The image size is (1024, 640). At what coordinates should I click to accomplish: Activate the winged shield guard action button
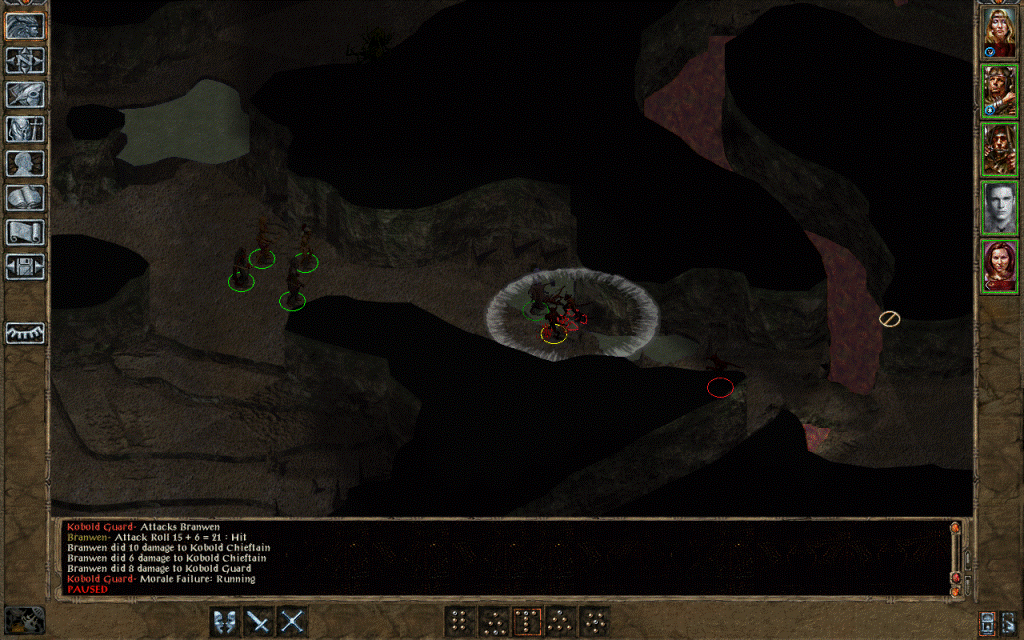225,622
